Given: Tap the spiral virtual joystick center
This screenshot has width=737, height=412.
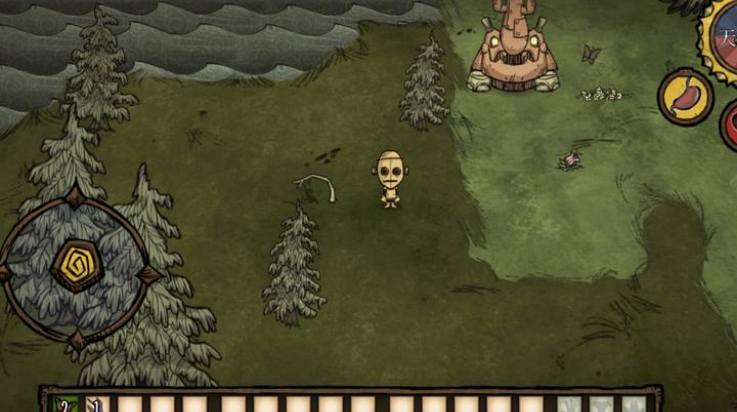Looking at the screenshot, I should 77,265.
